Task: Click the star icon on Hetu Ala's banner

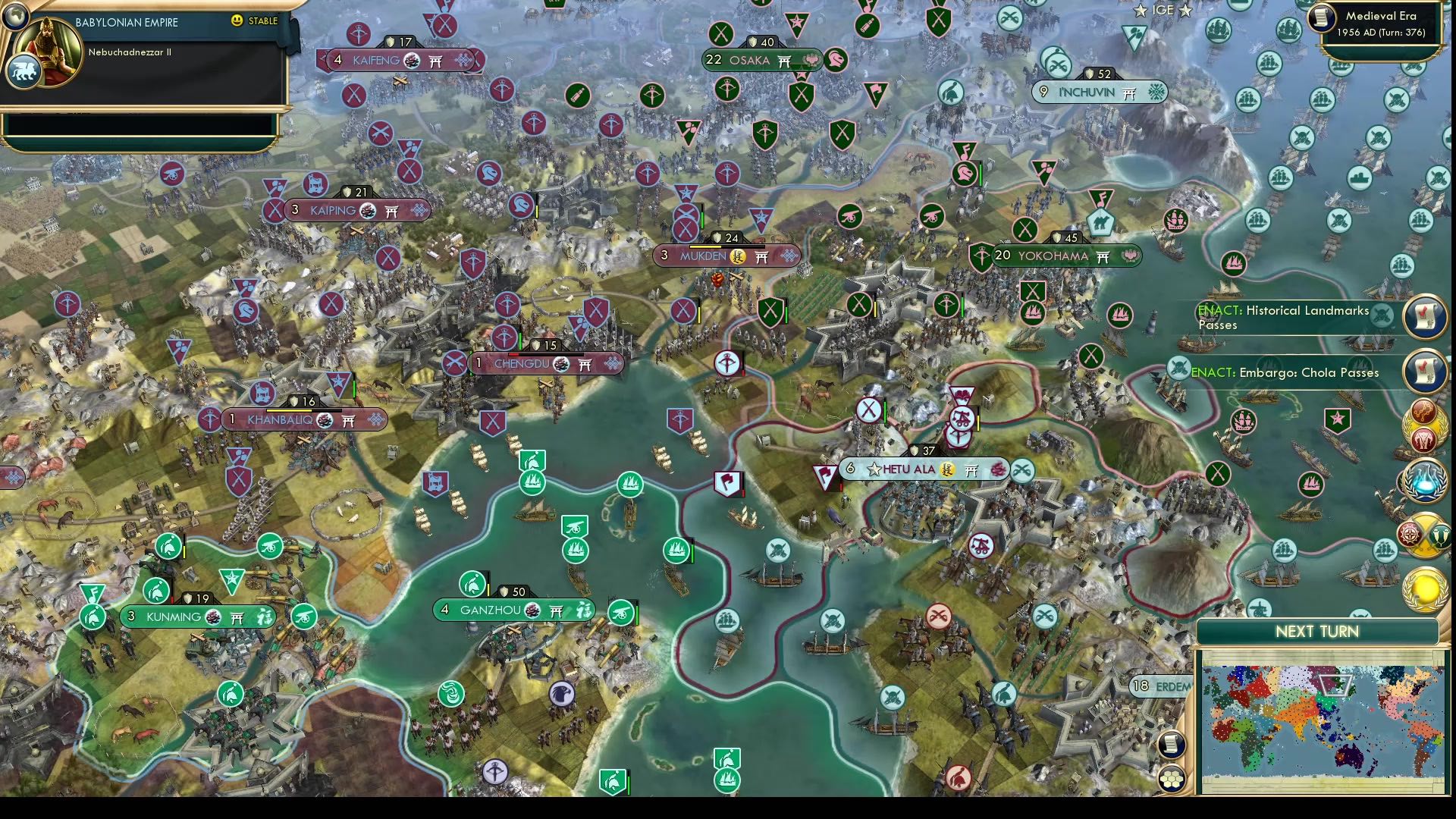Action: [874, 469]
